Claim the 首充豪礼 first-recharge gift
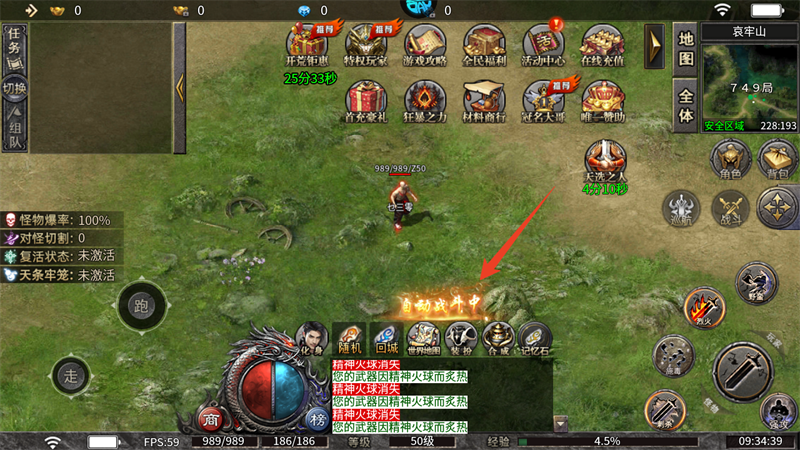Screen dimensions: 800x450 [x=366, y=101]
